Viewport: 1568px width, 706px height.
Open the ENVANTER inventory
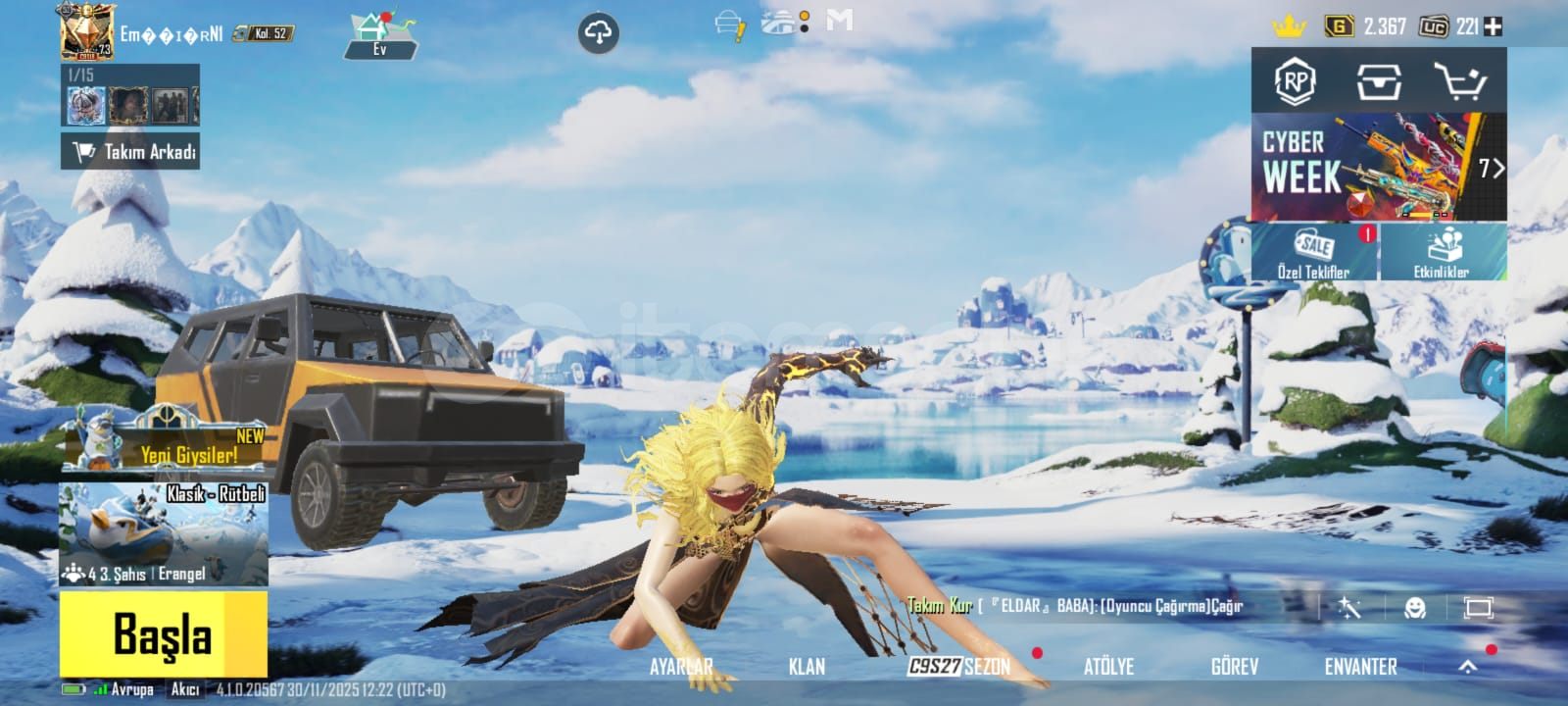[x=1360, y=667]
